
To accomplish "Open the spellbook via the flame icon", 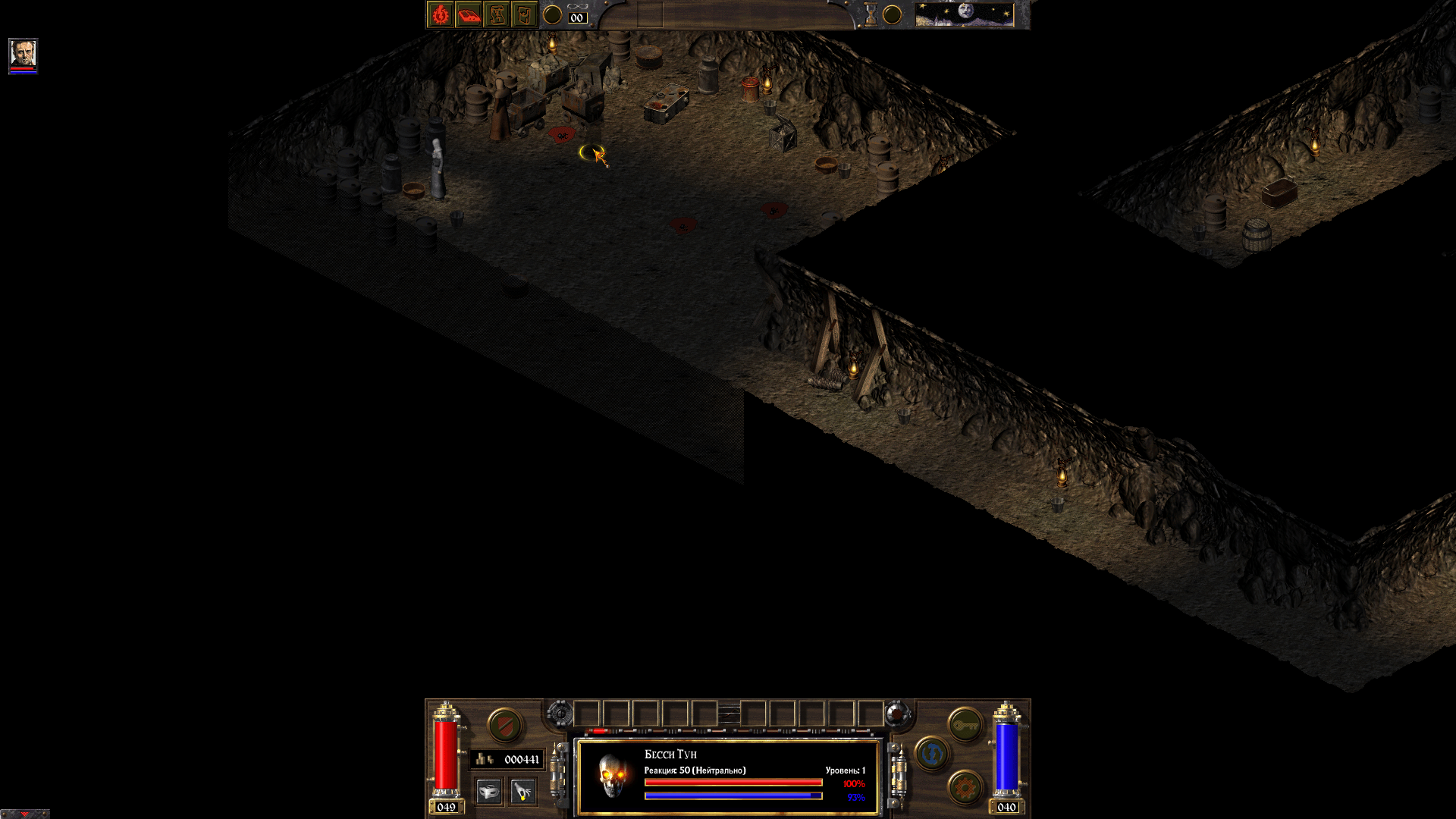I will [441, 14].
